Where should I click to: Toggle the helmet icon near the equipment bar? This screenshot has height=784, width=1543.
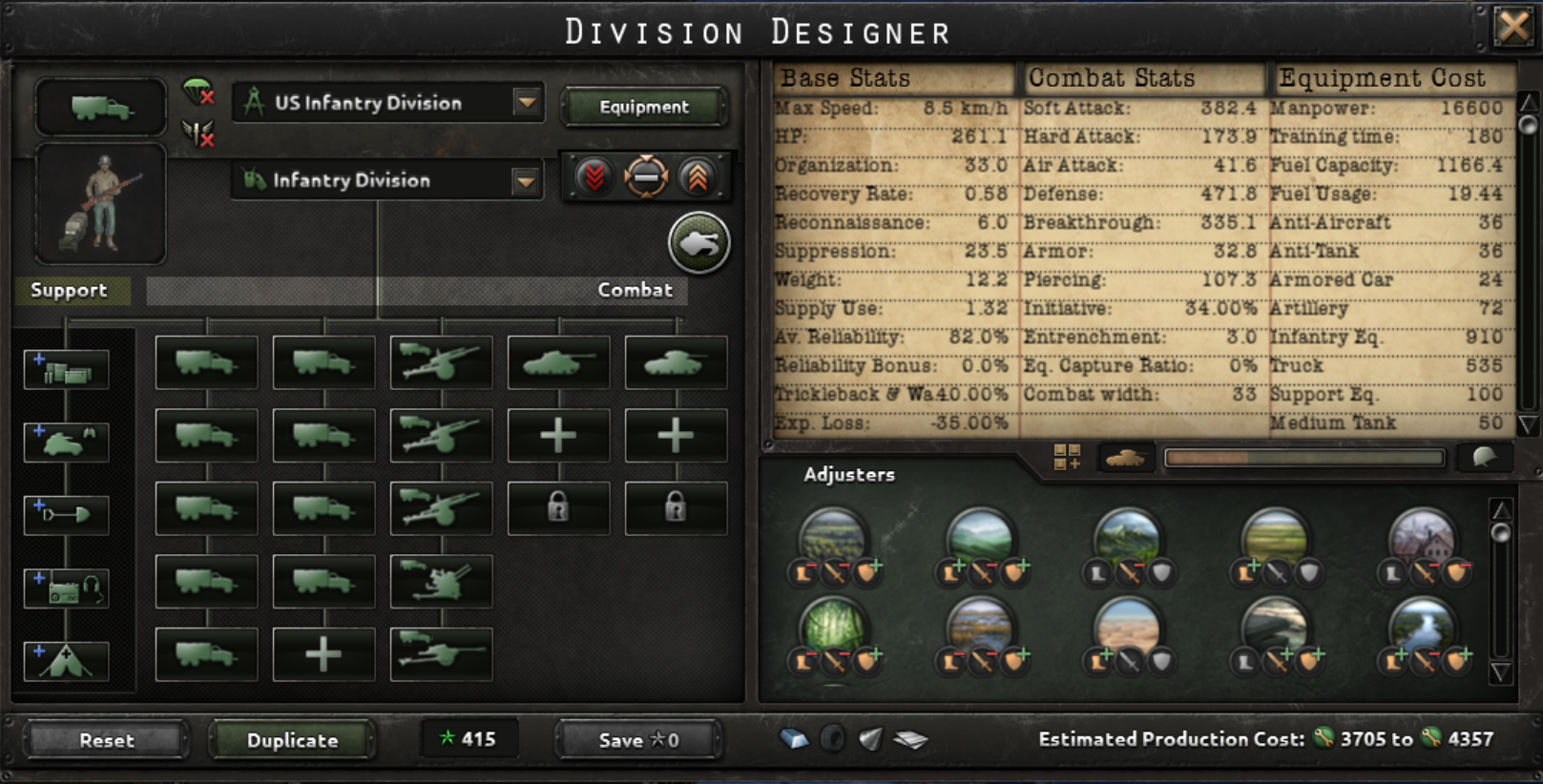1486,458
